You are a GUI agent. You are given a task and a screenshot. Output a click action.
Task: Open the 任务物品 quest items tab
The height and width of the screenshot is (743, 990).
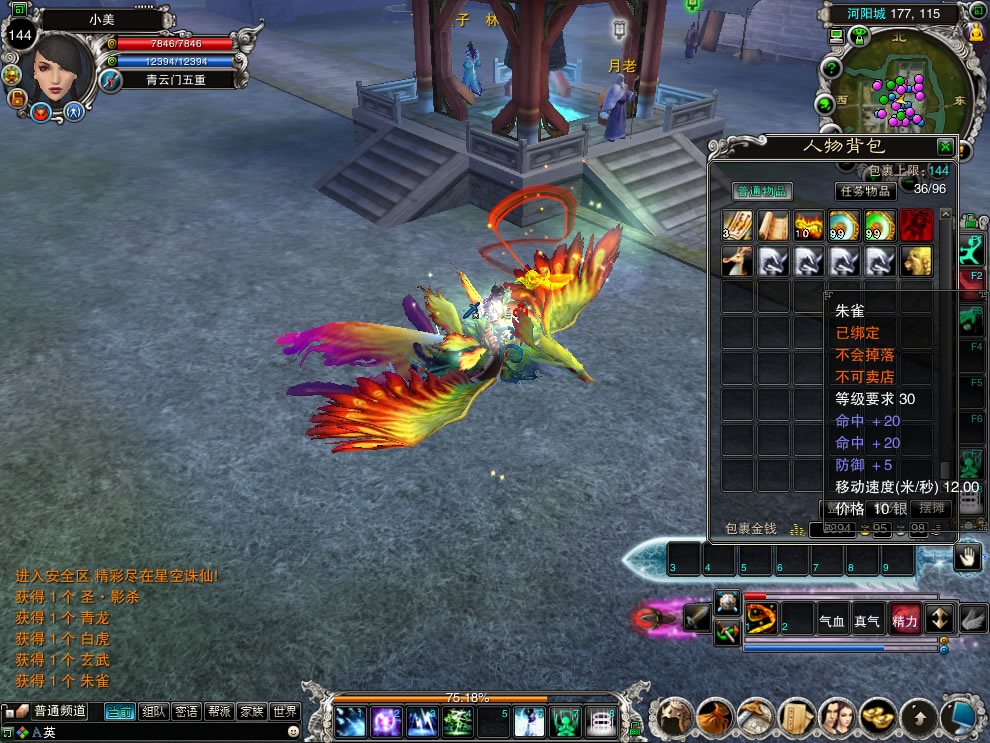click(865, 191)
